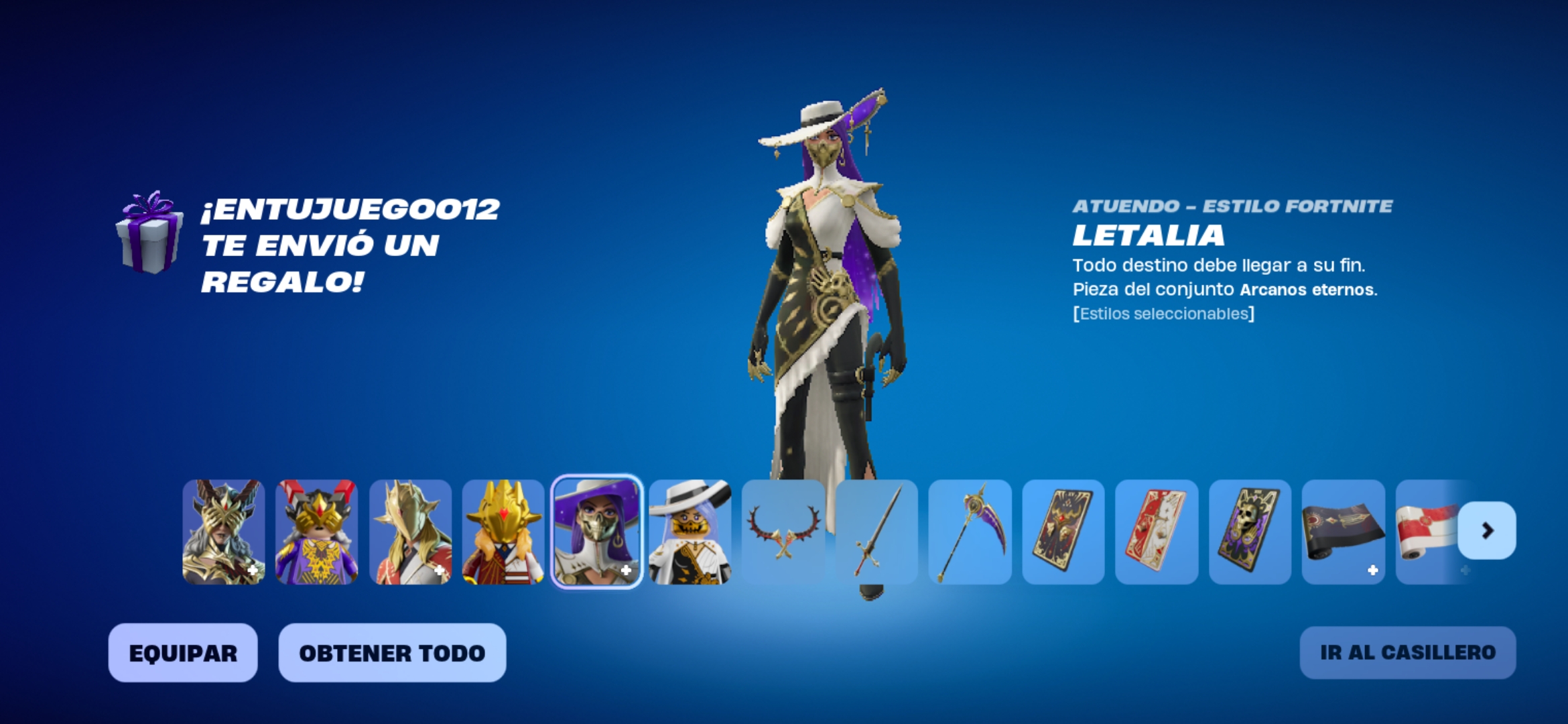The height and width of the screenshot is (724, 1568).
Task: Go to the locker with Ir al Casillero
Action: tap(1407, 653)
